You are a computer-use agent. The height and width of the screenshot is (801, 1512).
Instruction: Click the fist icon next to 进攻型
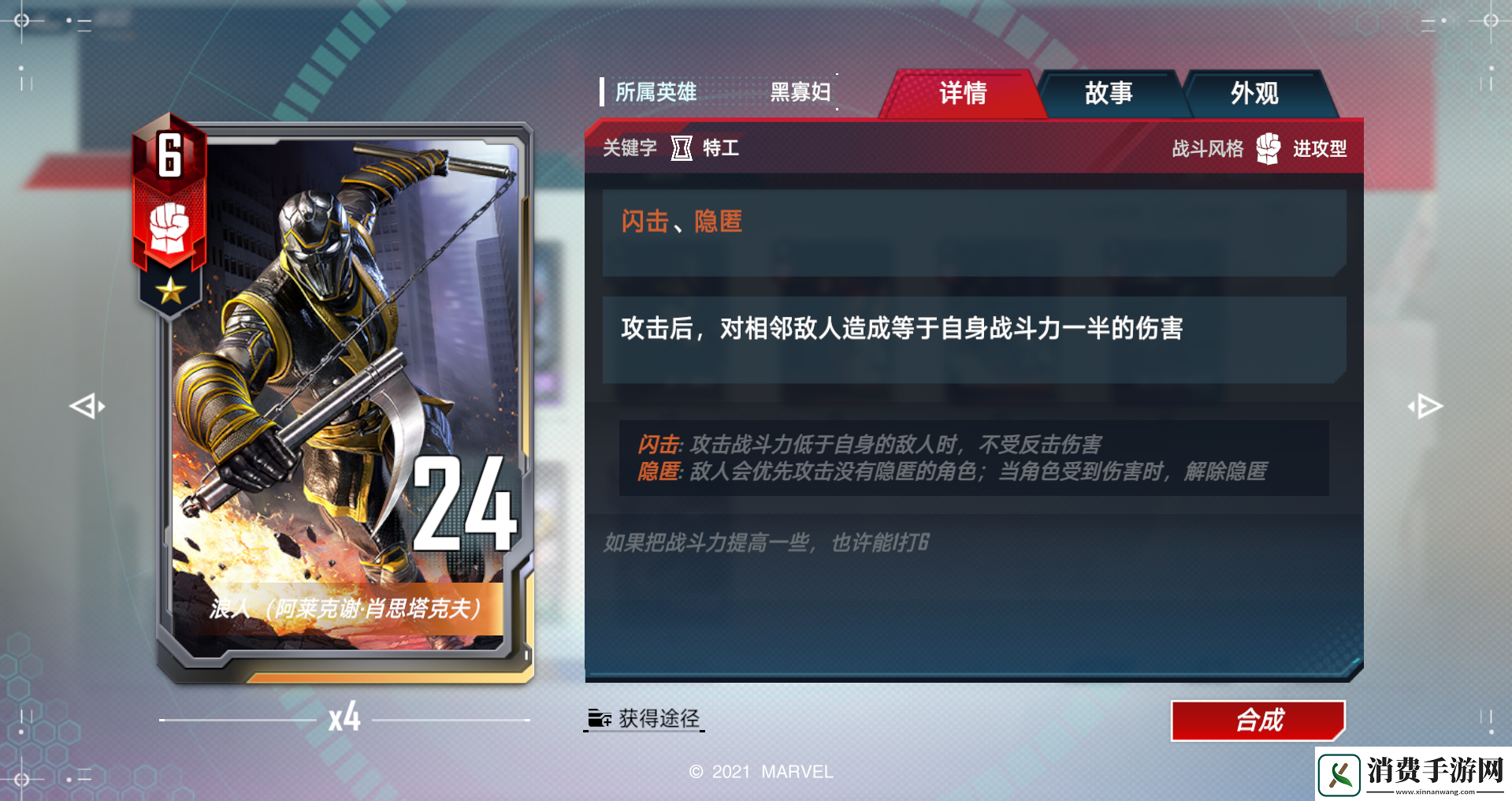1268,148
